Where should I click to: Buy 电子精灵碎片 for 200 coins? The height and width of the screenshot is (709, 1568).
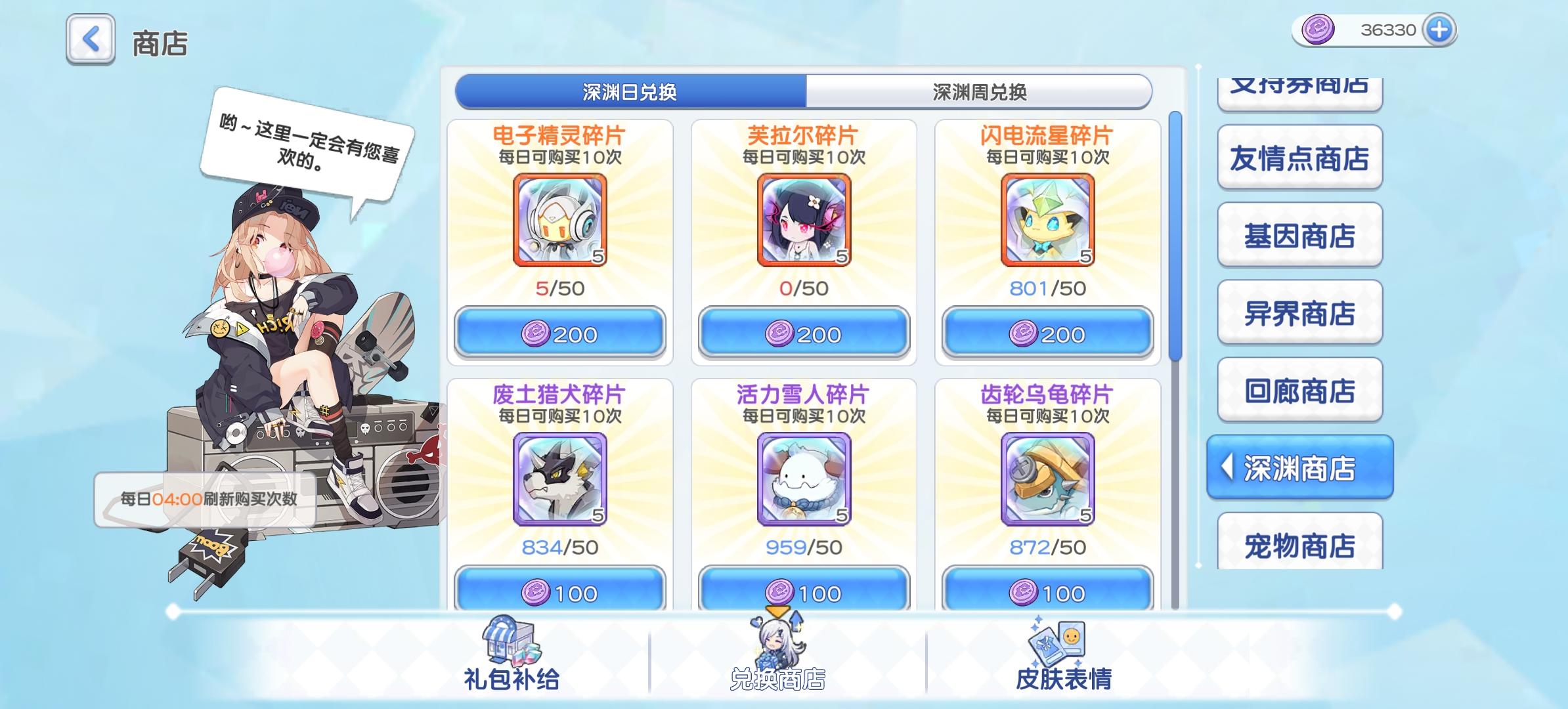pyautogui.click(x=559, y=333)
